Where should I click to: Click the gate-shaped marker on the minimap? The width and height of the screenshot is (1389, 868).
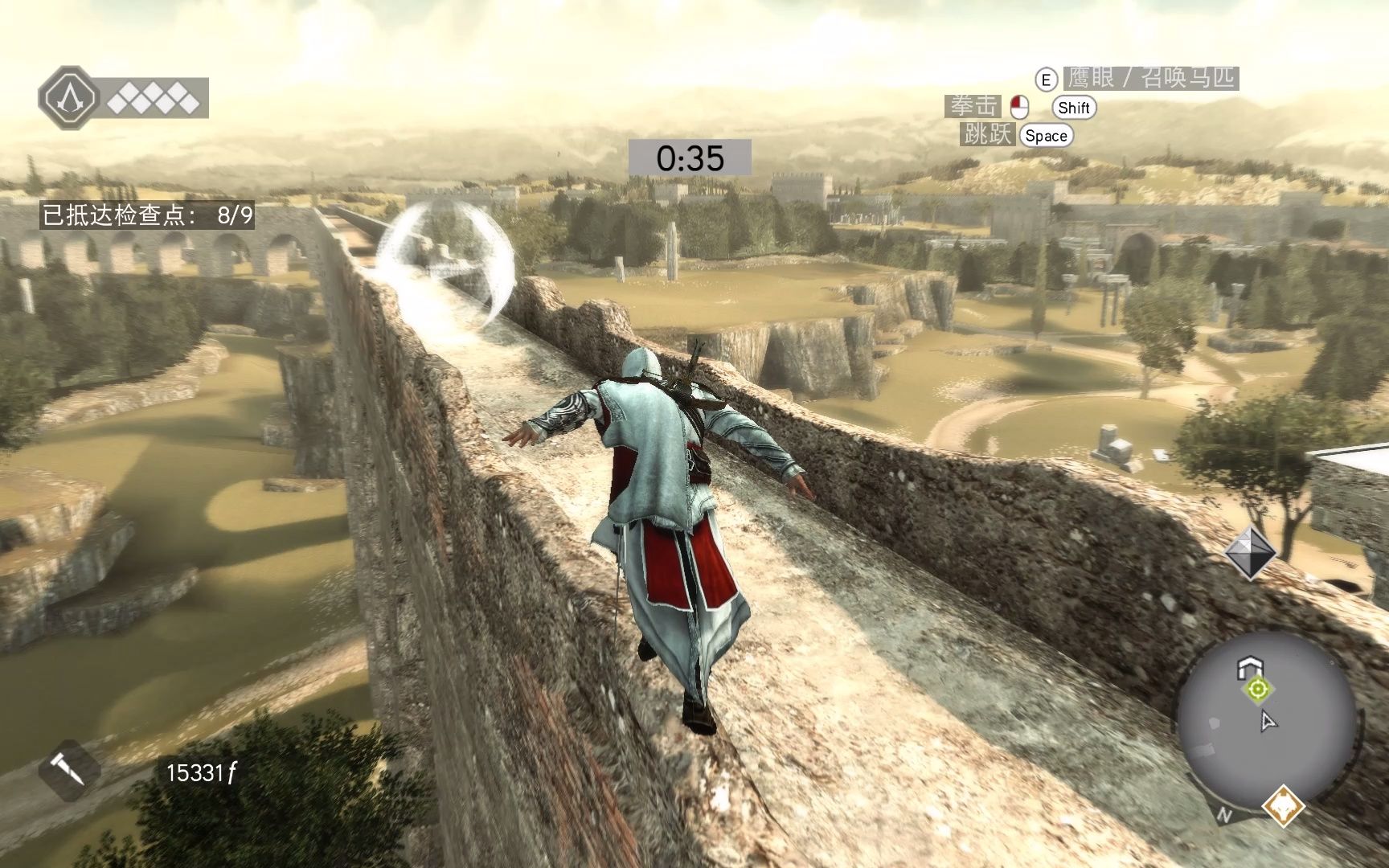coord(1250,666)
